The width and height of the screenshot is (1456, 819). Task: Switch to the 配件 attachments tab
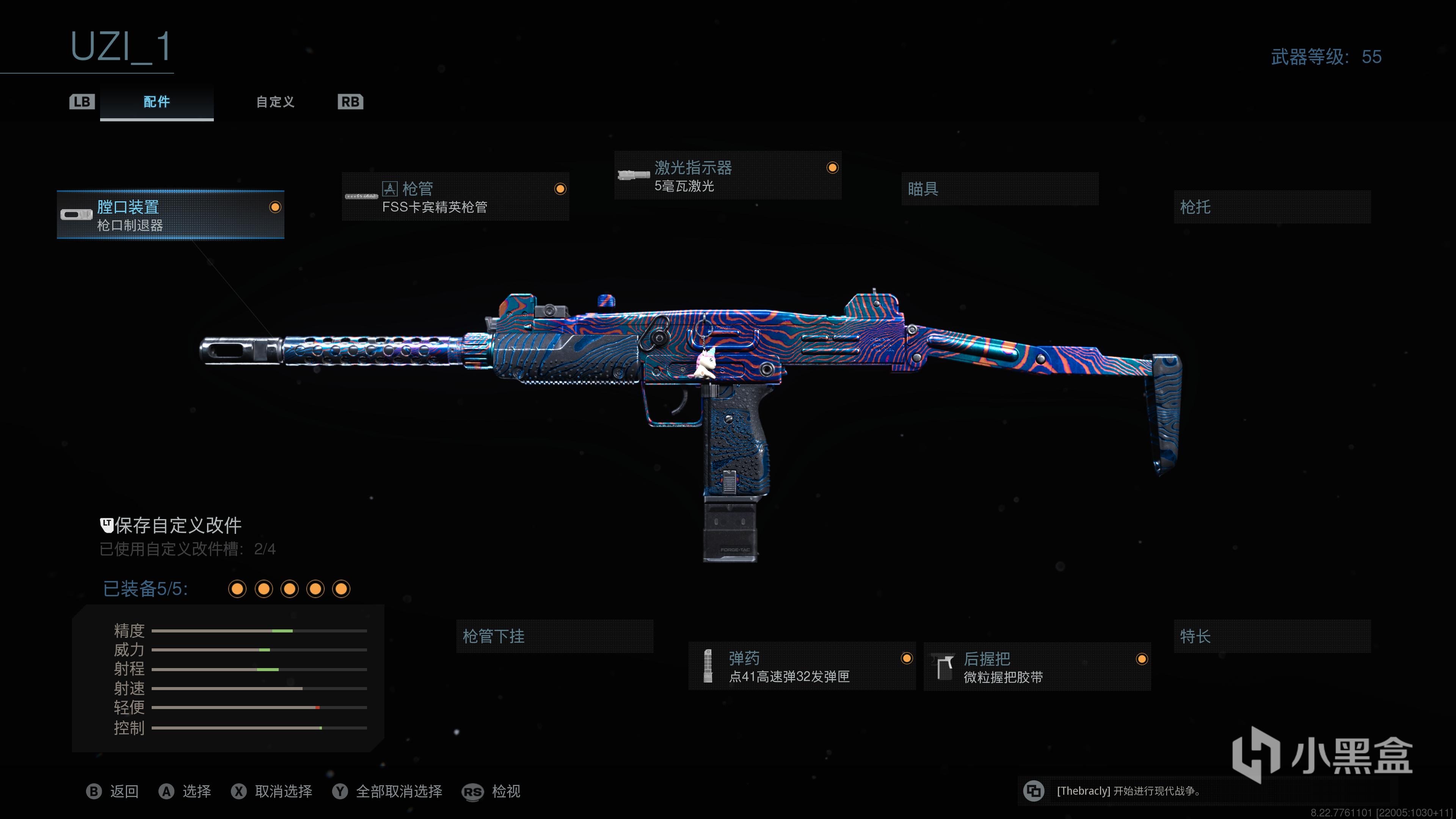pos(157,102)
